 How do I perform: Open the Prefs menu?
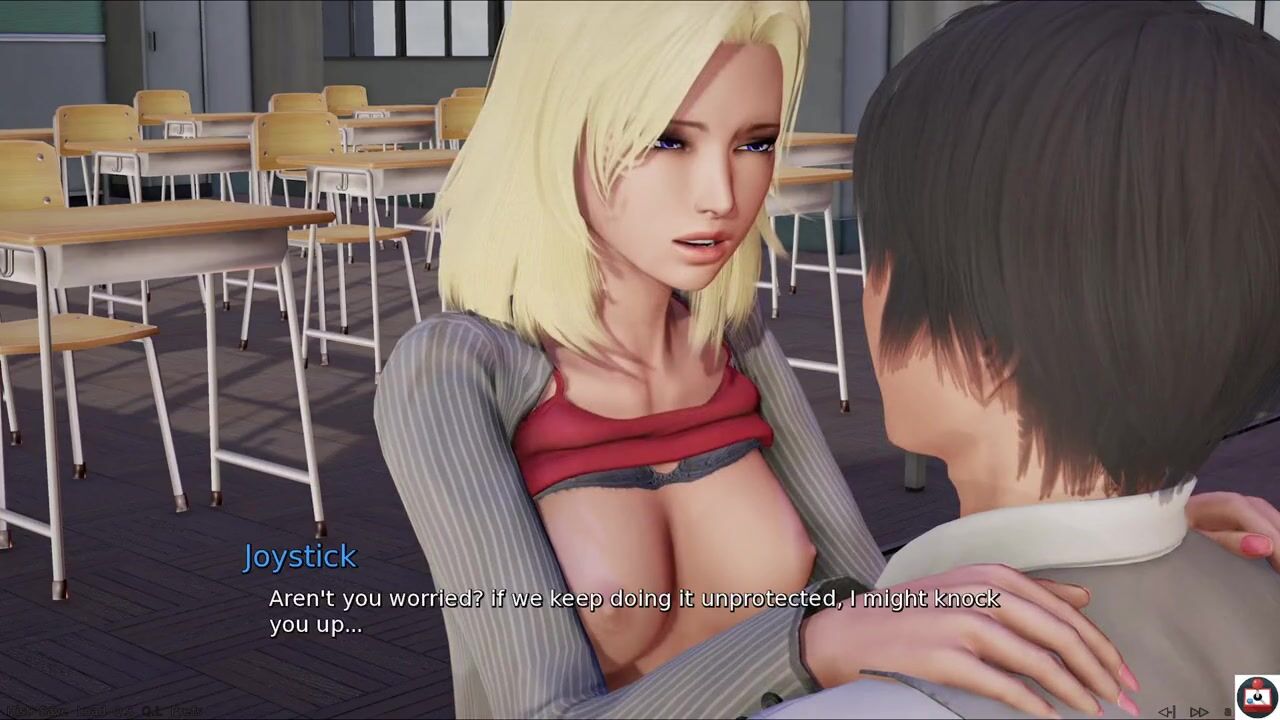point(185,711)
